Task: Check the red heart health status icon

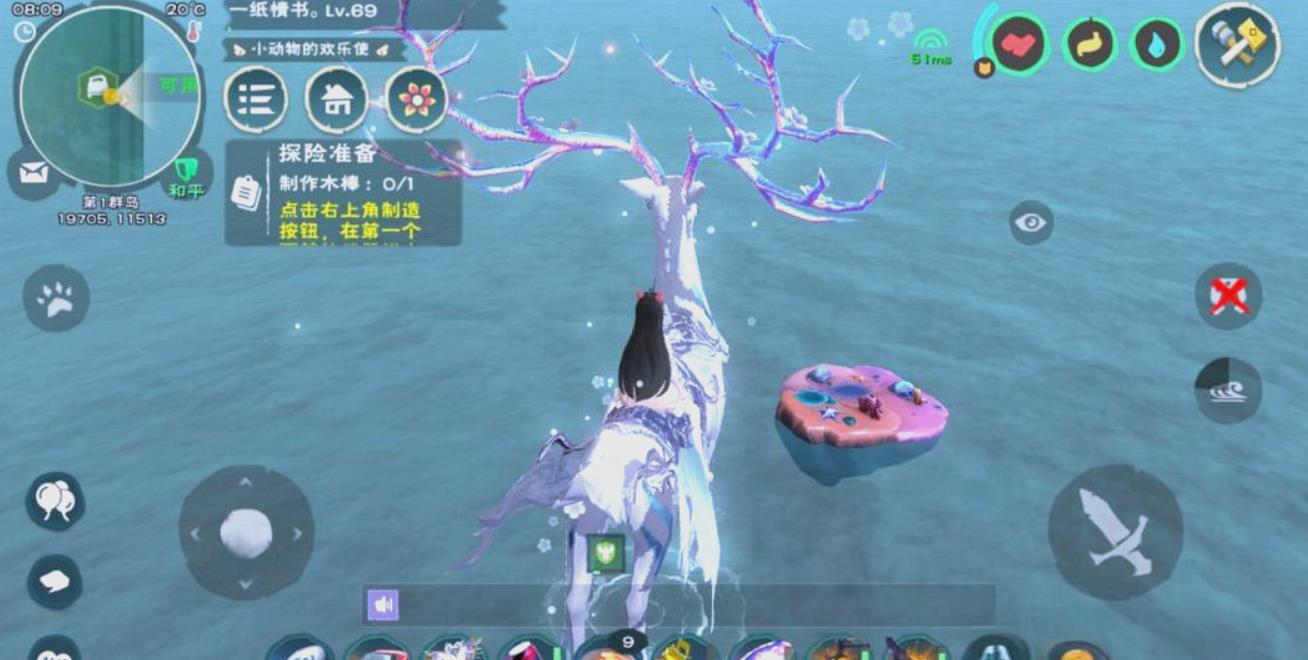Action: point(1019,45)
